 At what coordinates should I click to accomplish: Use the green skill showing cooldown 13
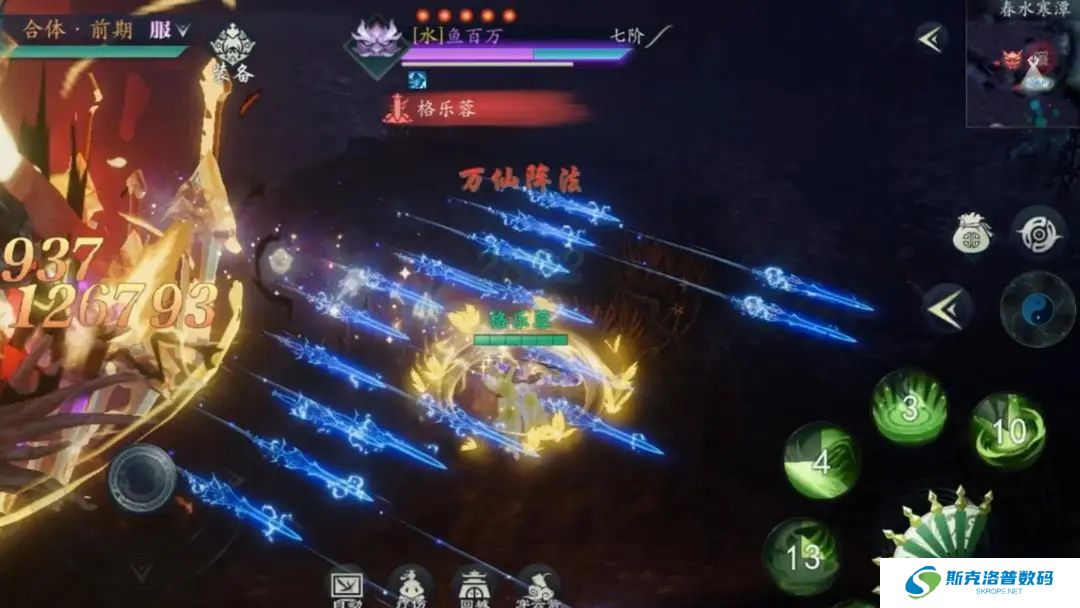point(802,556)
